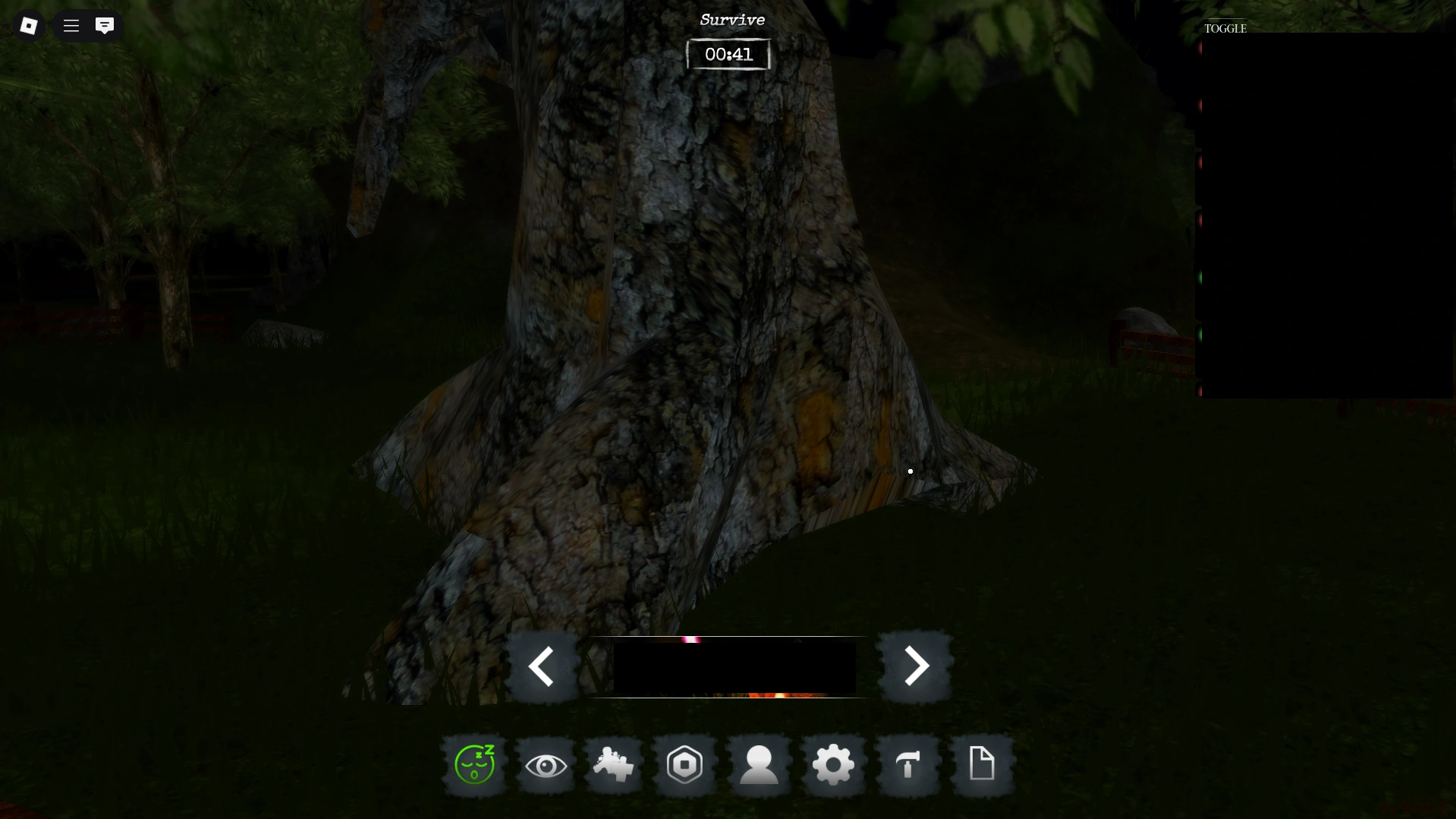This screenshot has width=1456, height=819.
Task: Open the avatar profile icon
Action: coord(759,765)
